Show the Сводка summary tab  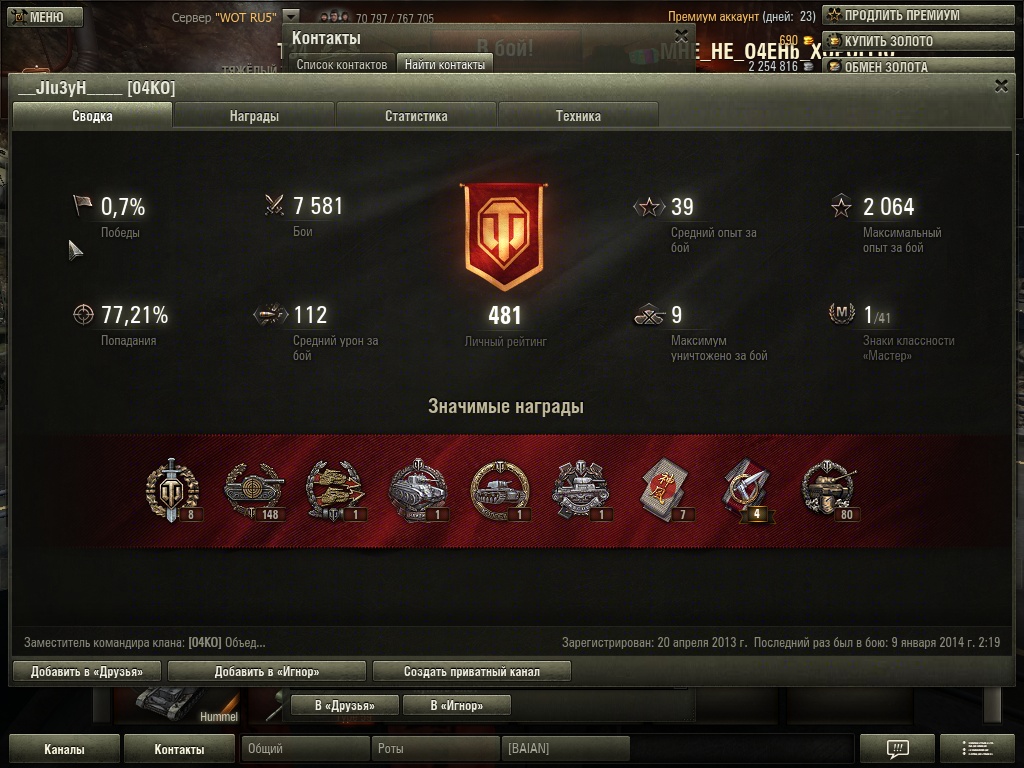pos(92,116)
